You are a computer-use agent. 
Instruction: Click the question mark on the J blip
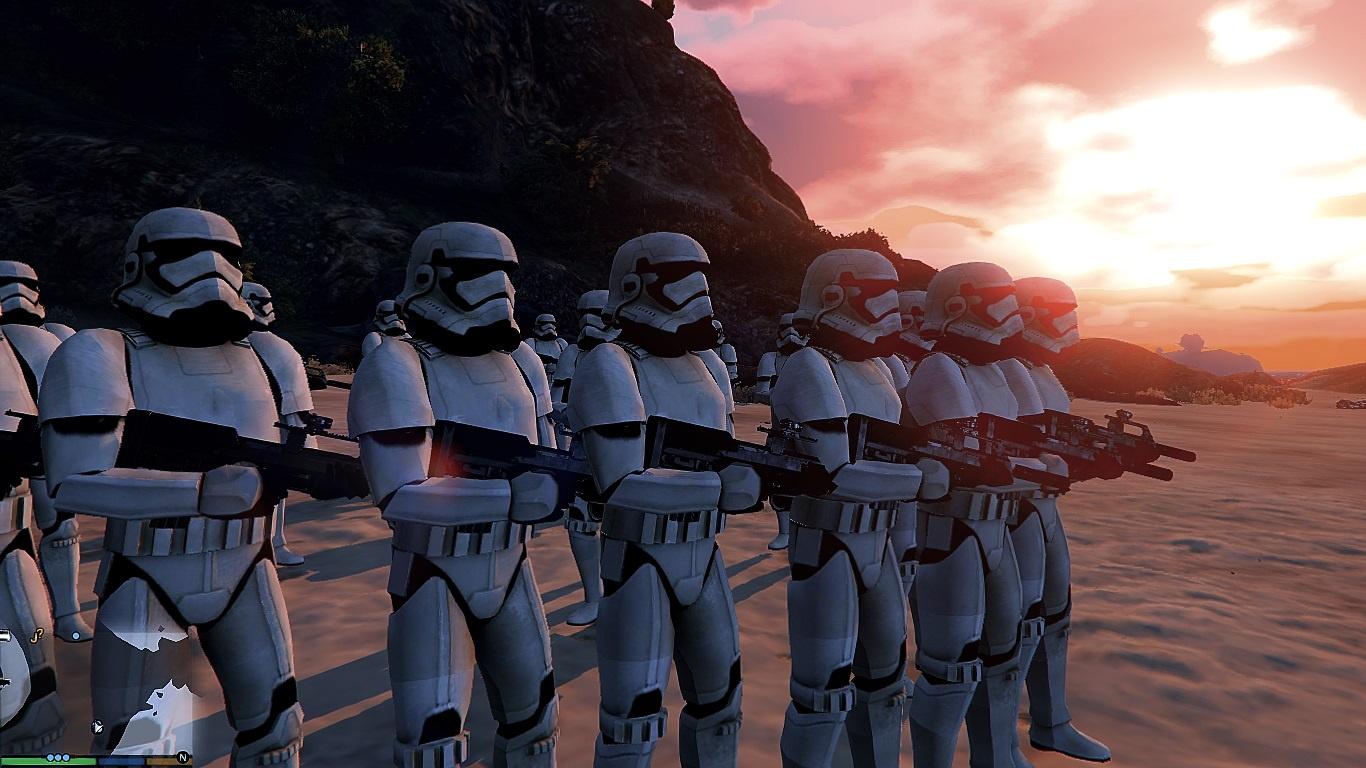tap(40, 632)
